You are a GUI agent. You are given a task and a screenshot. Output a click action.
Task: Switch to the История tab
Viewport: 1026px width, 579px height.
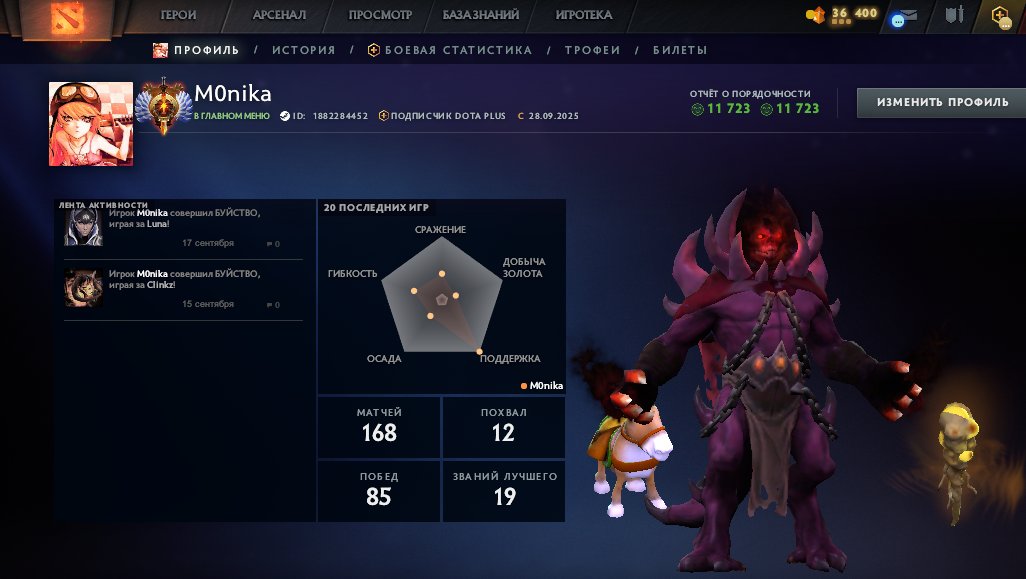tap(303, 50)
